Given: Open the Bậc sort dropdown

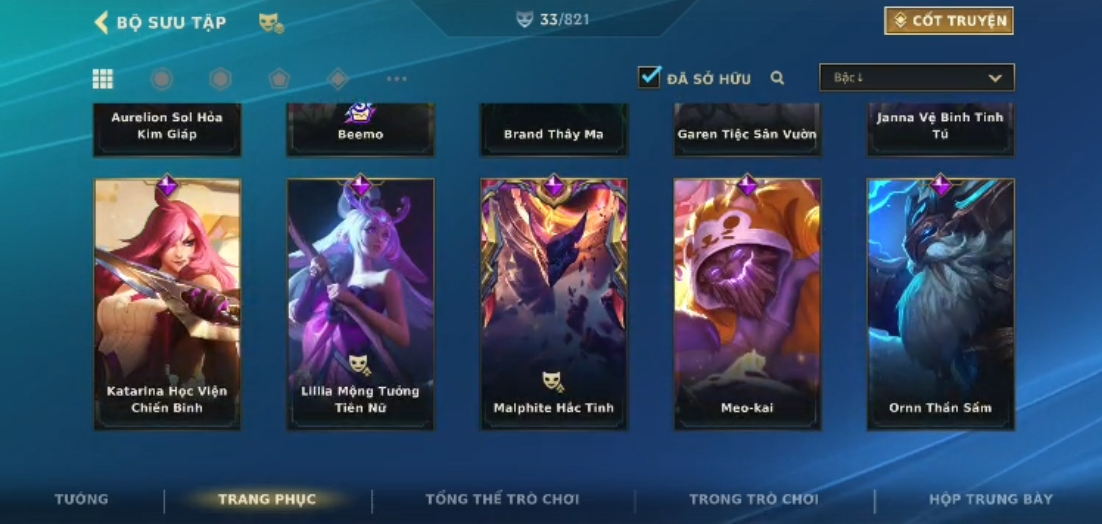Looking at the screenshot, I should coord(916,78).
